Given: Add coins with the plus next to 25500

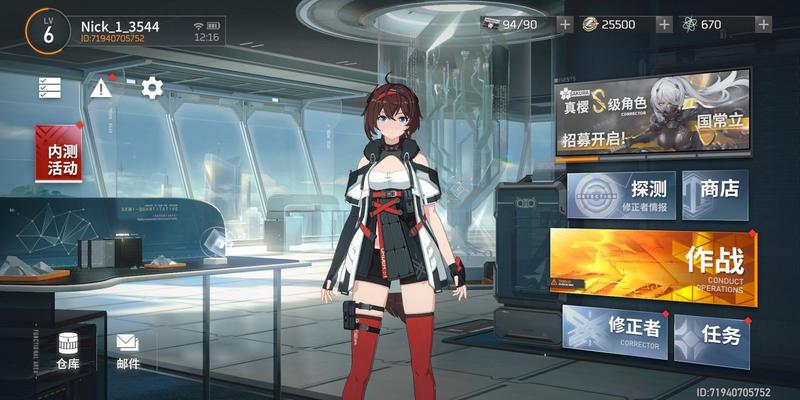Looking at the screenshot, I should click(663, 25).
